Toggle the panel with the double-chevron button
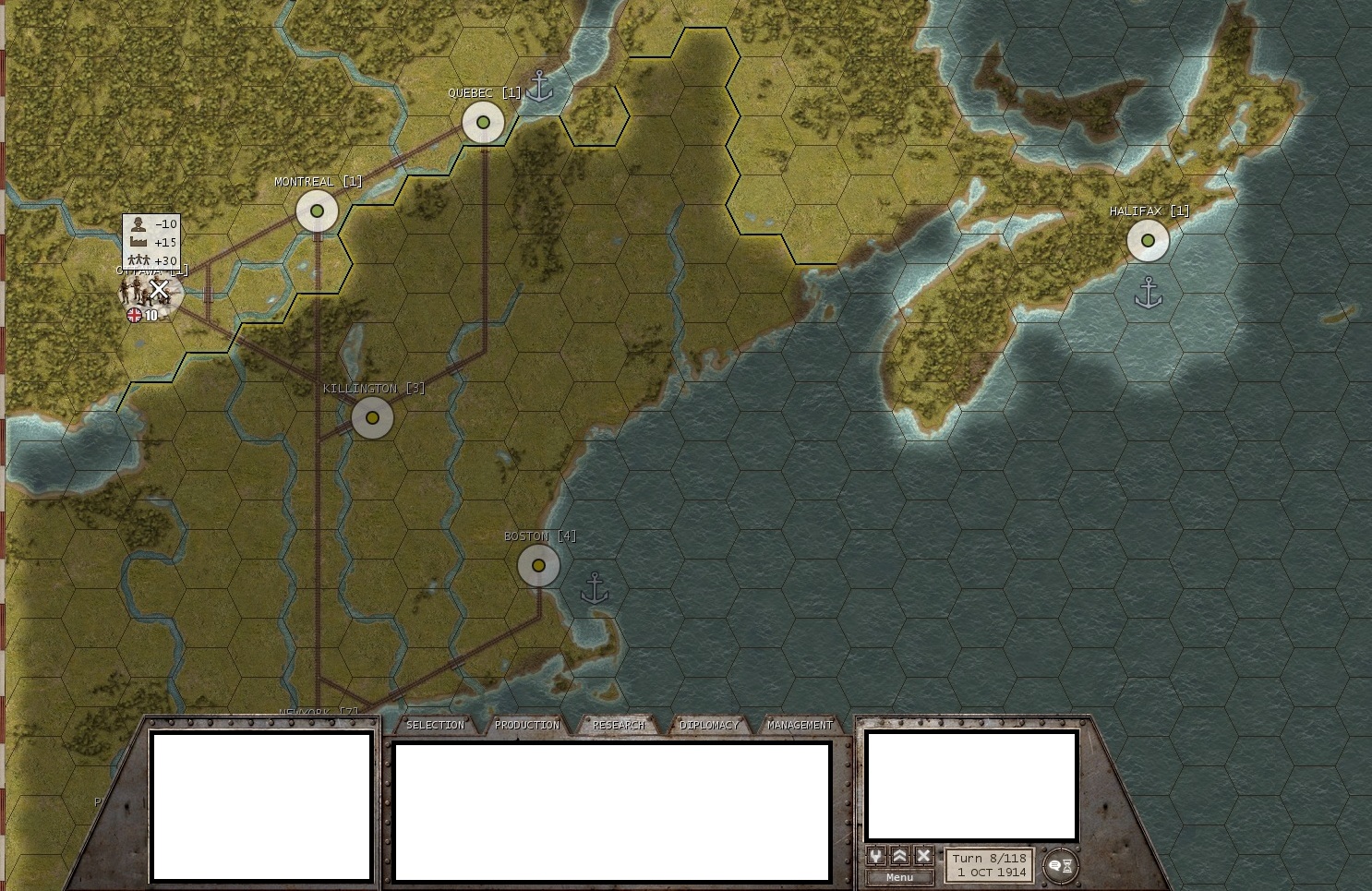Image resolution: width=1372 pixels, height=891 pixels. 897,855
